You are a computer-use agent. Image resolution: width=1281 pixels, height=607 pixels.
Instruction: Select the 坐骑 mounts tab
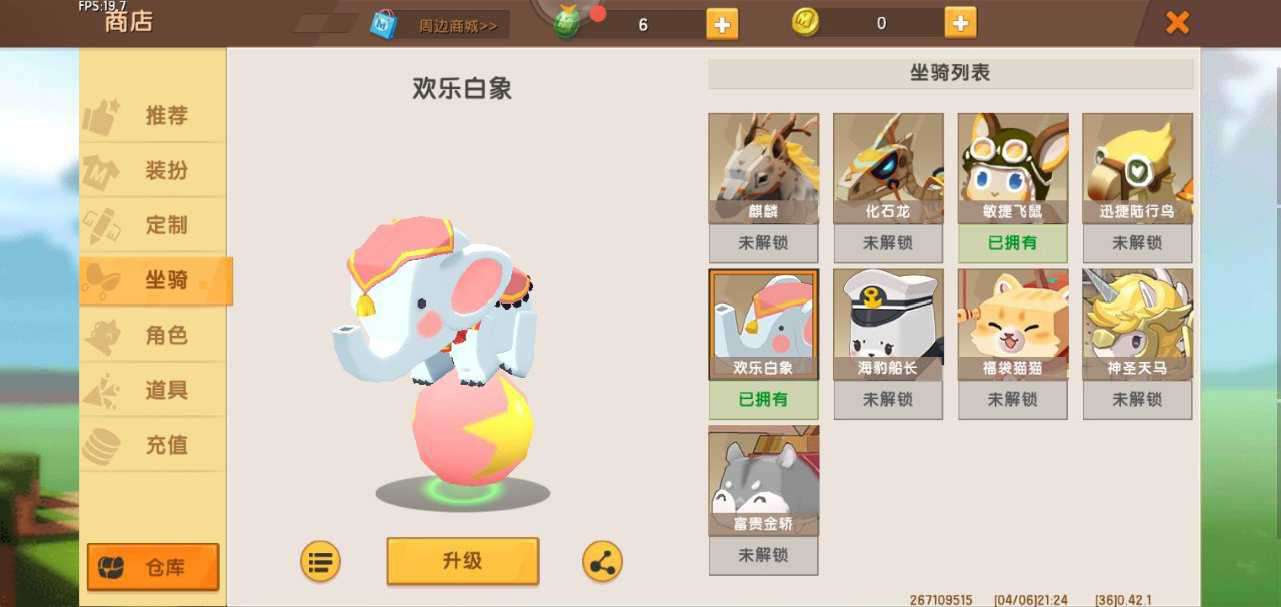coord(155,280)
